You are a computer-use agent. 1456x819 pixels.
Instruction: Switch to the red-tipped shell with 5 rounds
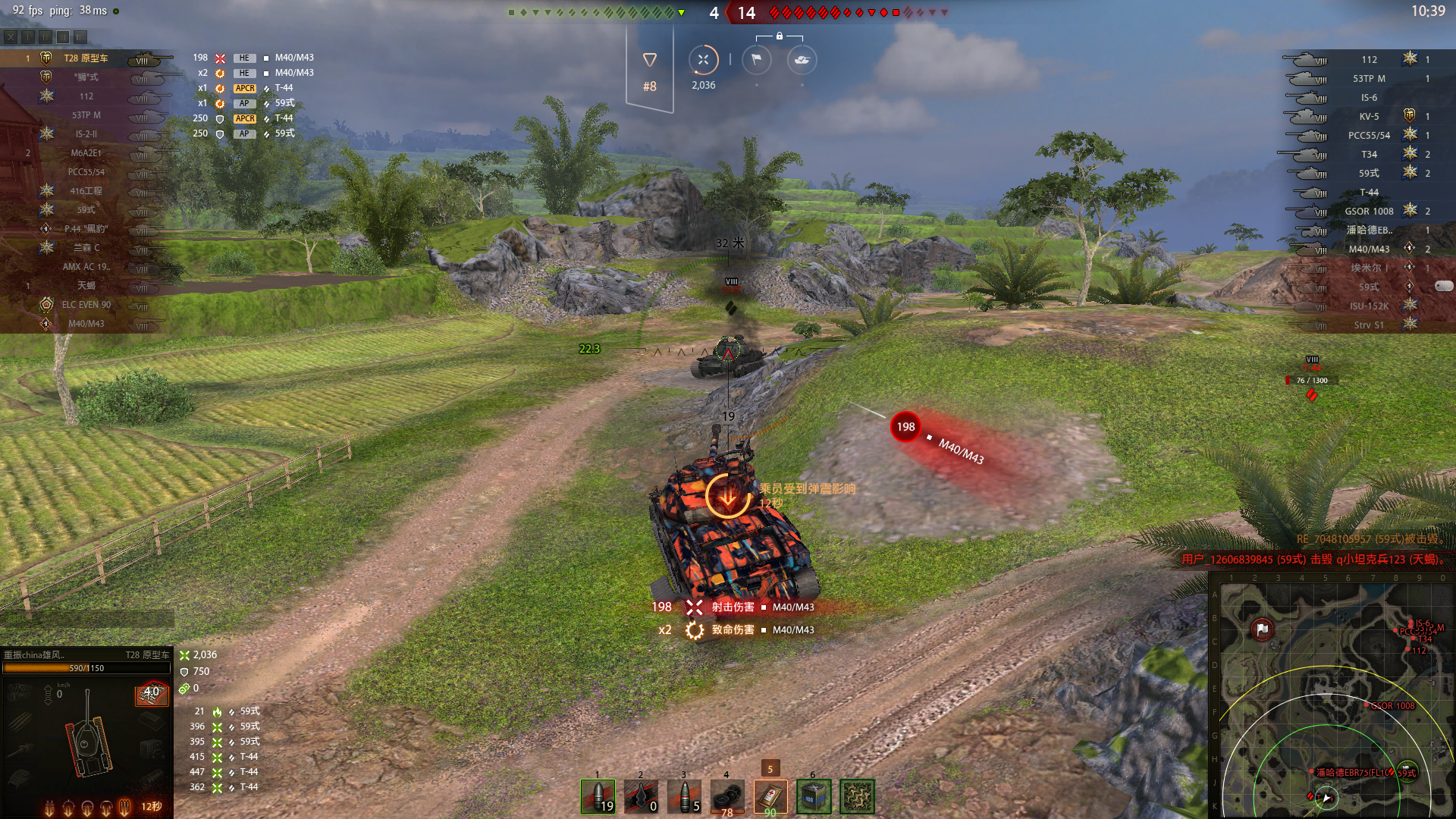(x=684, y=796)
